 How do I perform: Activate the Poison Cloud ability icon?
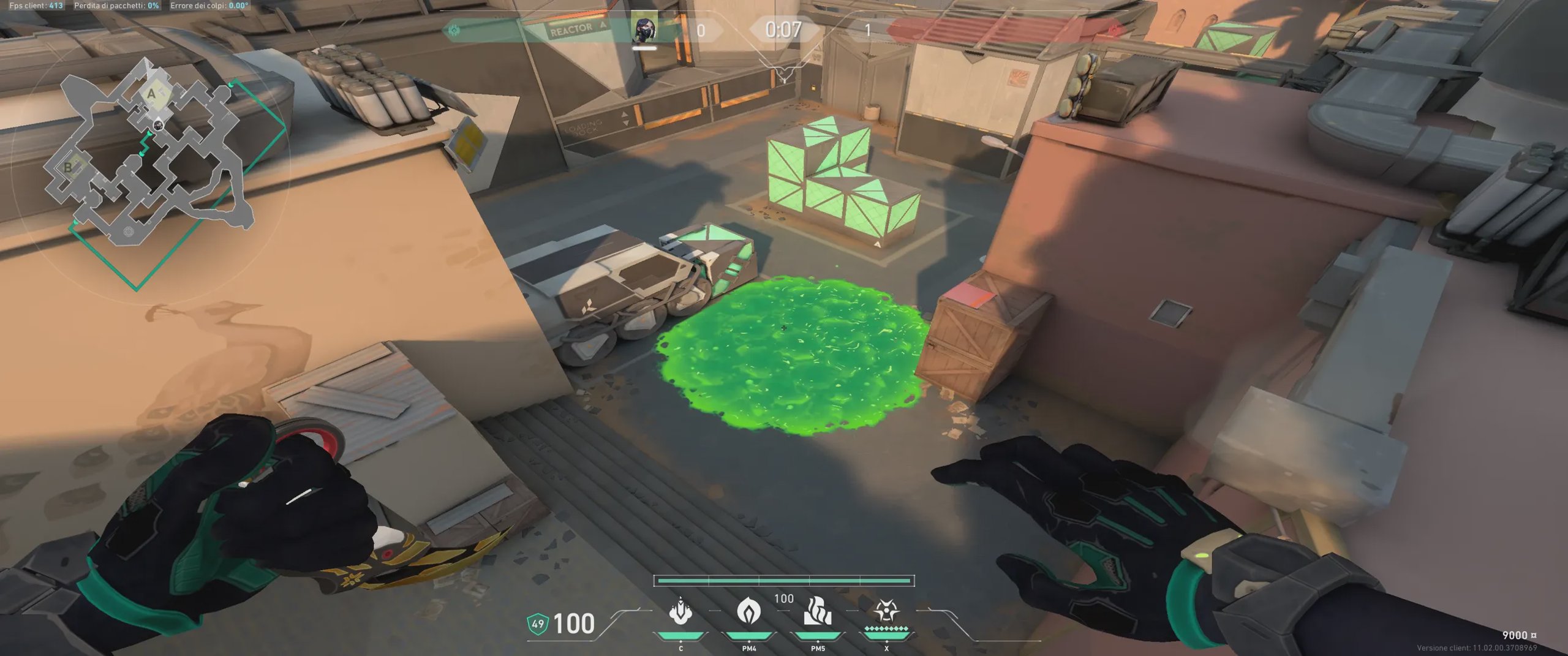[748, 612]
